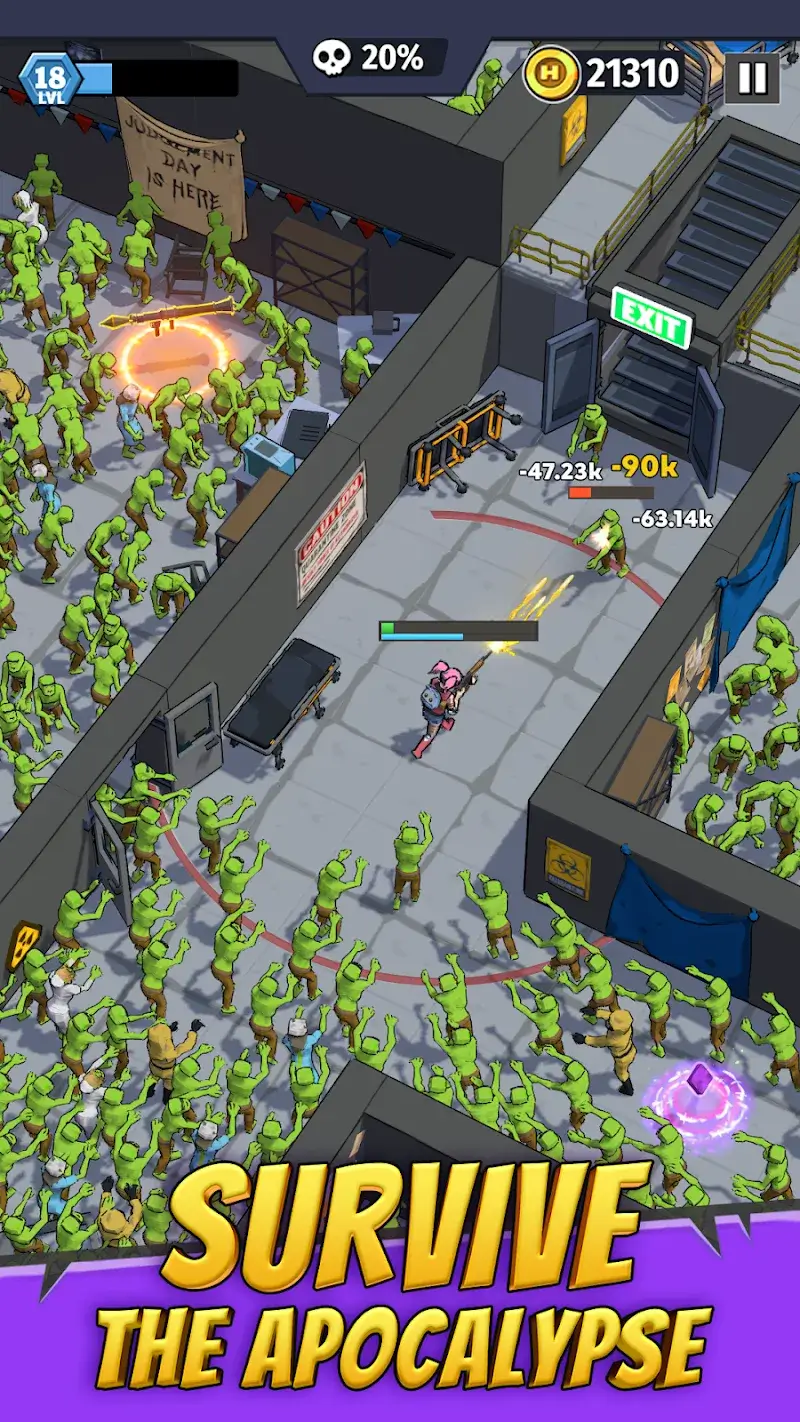Pause the game with the pause button
This screenshot has width=800, height=1422.
coord(751,77)
